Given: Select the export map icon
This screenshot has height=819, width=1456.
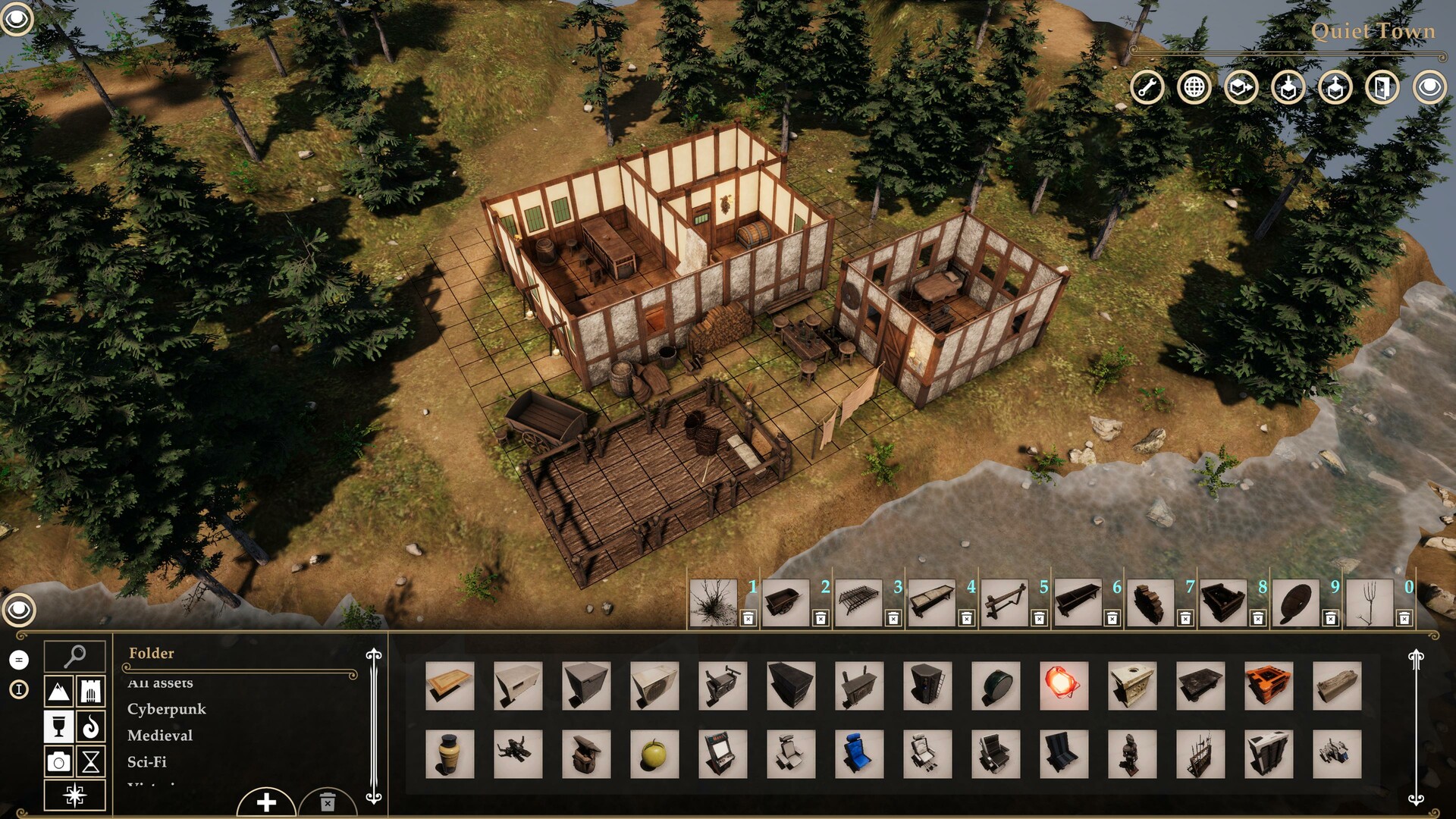Looking at the screenshot, I should (x=1241, y=87).
